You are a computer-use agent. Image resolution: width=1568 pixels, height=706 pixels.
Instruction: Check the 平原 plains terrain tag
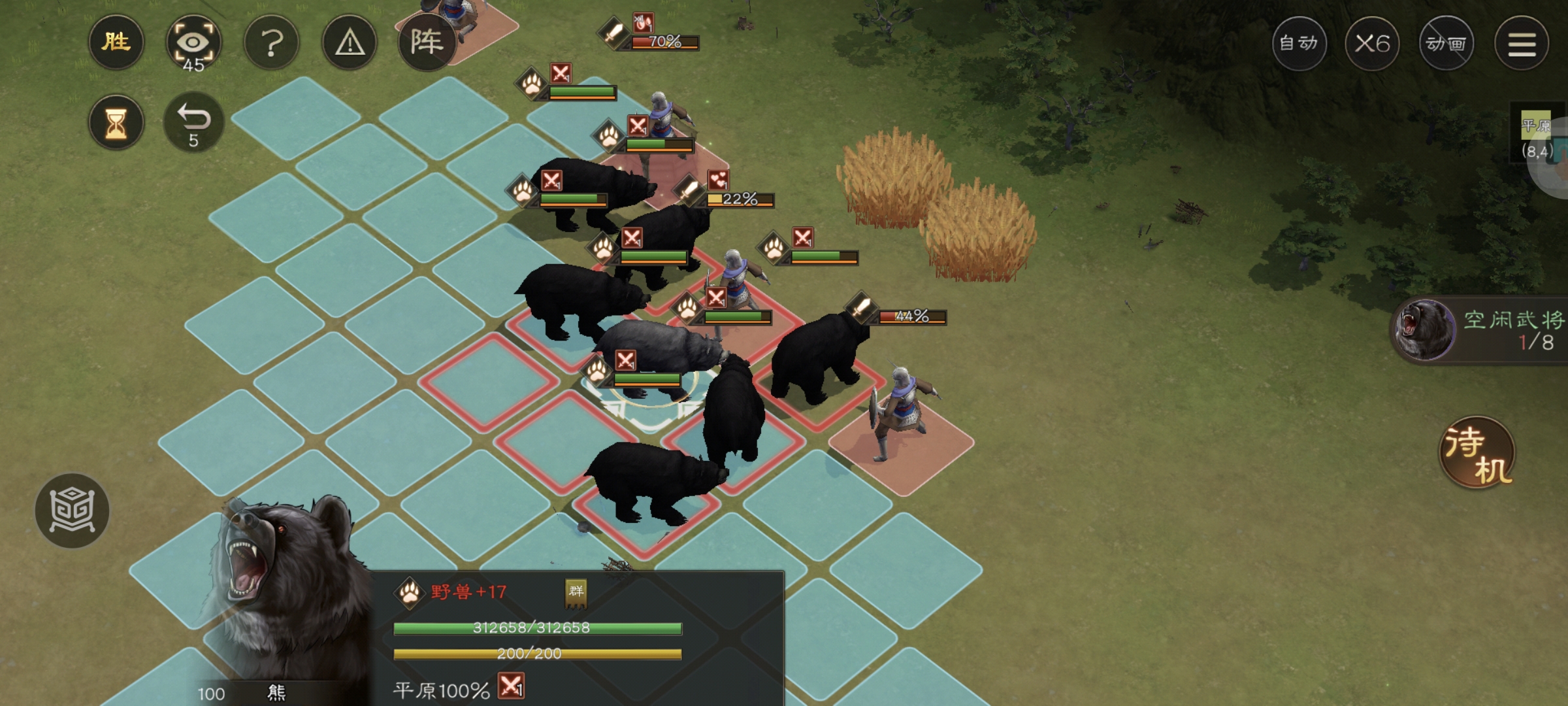1535,126
